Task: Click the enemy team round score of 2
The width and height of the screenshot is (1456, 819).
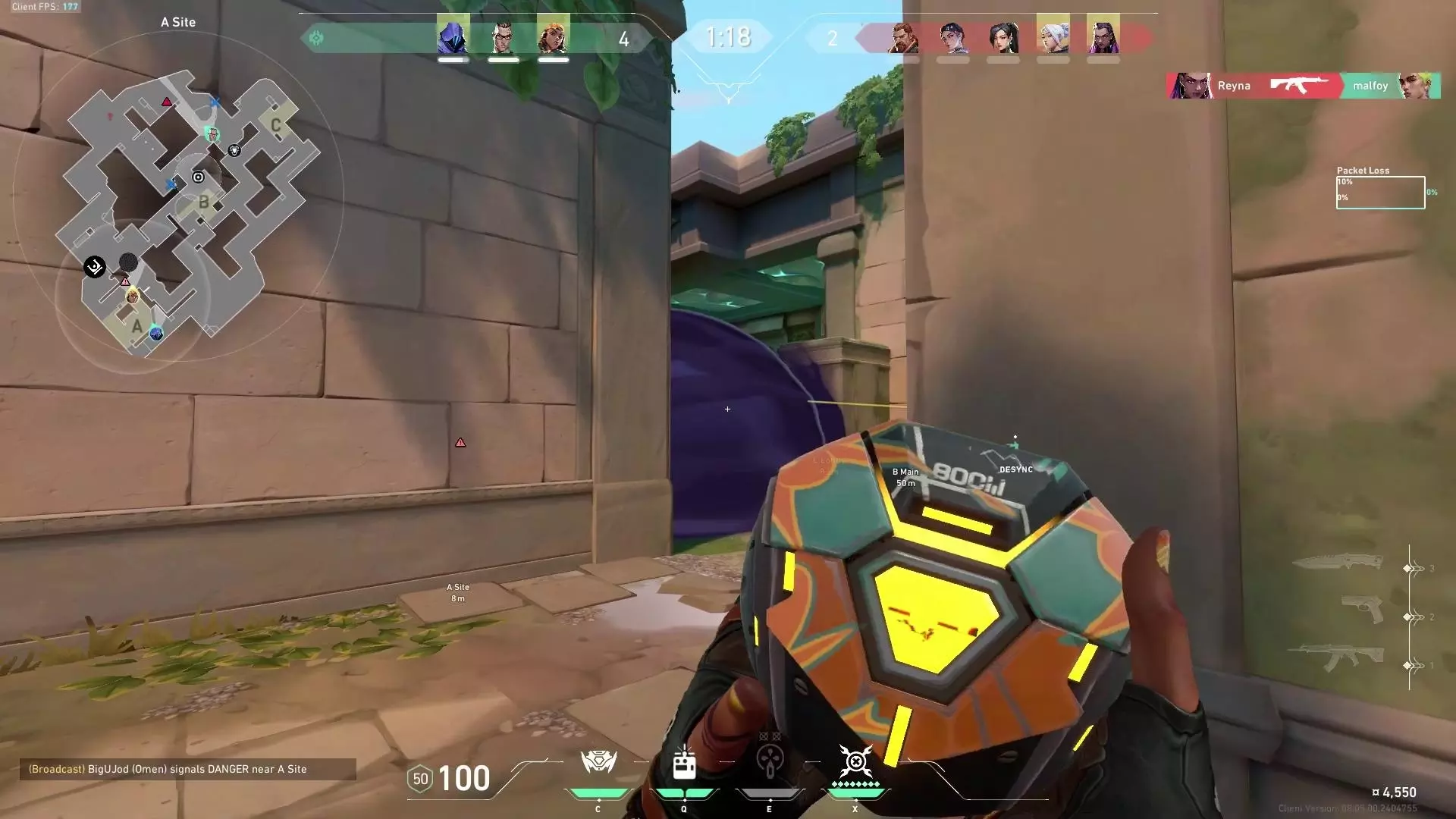Action: coord(833,39)
